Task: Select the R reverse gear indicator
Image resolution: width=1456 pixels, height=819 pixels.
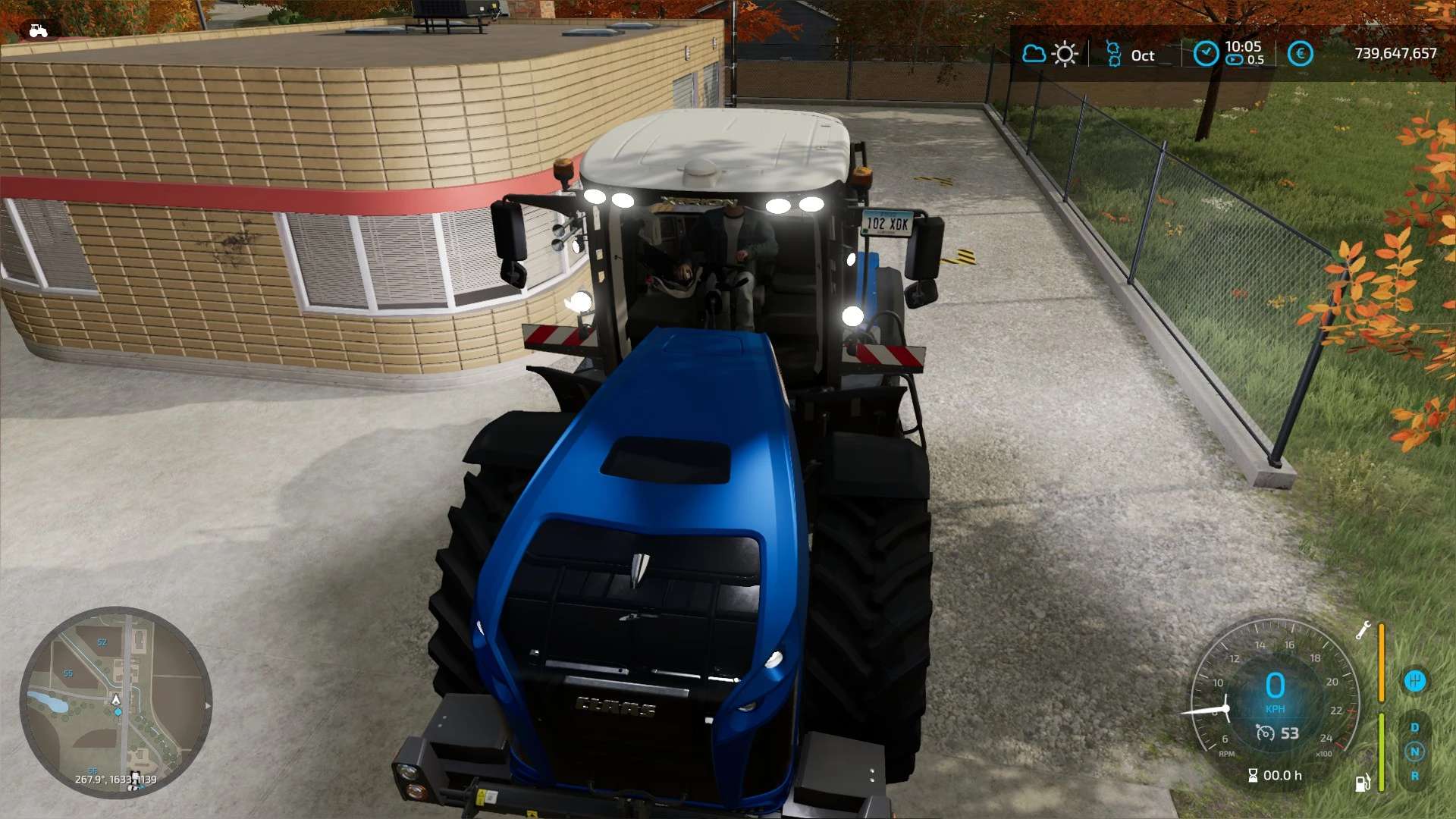Action: point(1414,776)
